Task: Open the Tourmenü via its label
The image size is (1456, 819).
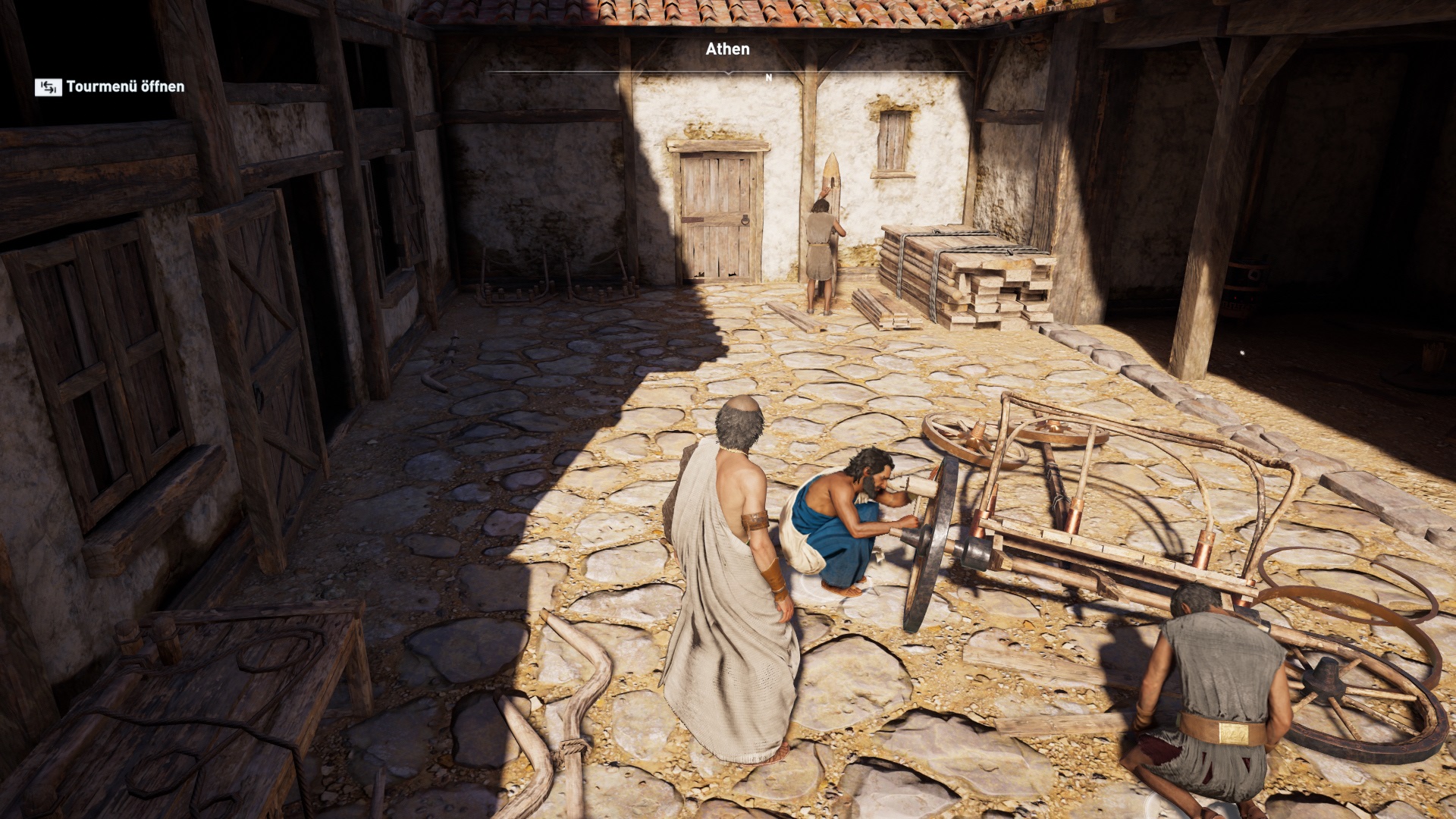Action: pyautogui.click(x=125, y=86)
